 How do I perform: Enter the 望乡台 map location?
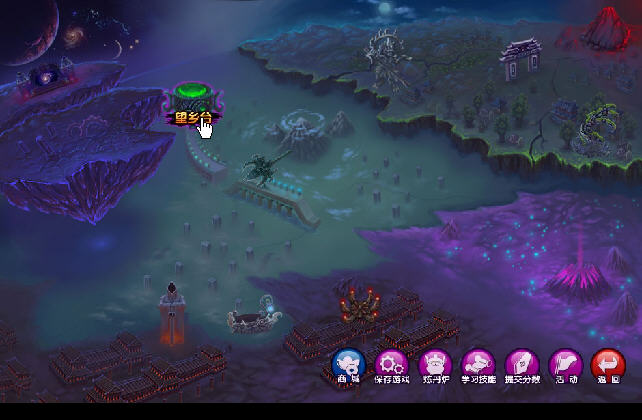coord(193,102)
